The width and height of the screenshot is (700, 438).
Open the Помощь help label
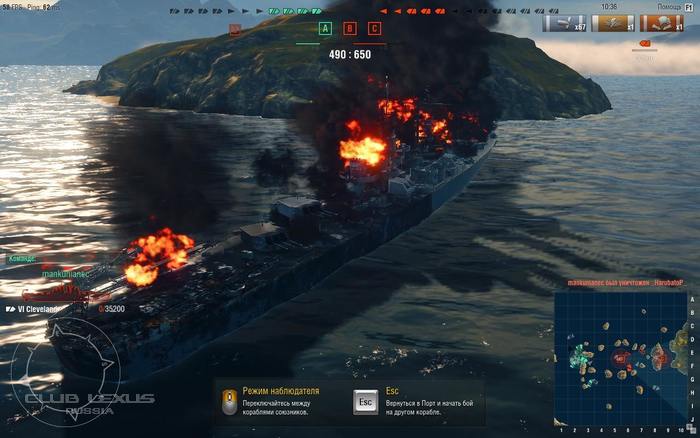pos(660,6)
